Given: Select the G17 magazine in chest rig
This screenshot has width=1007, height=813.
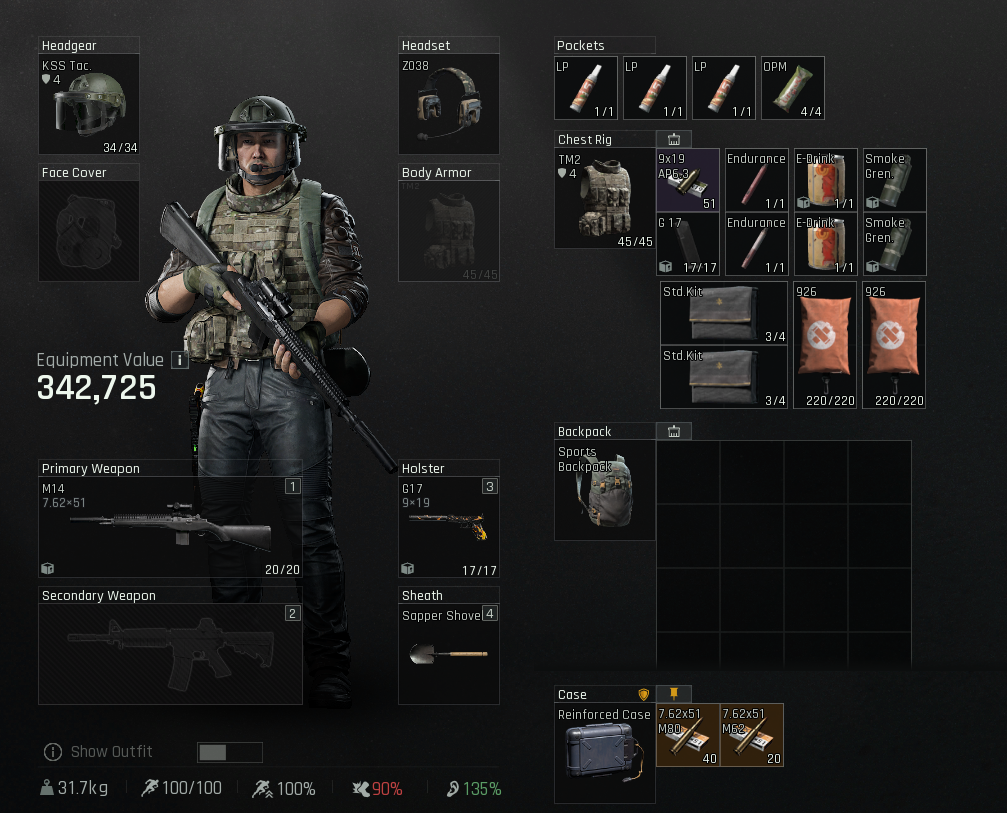Looking at the screenshot, I should click(688, 244).
